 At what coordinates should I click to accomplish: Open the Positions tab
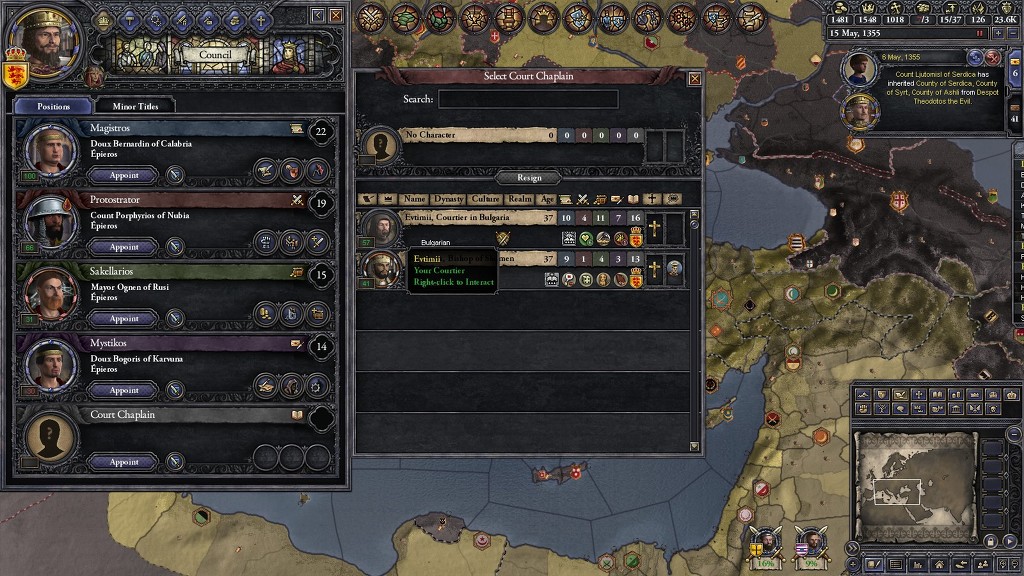coord(54,105)
